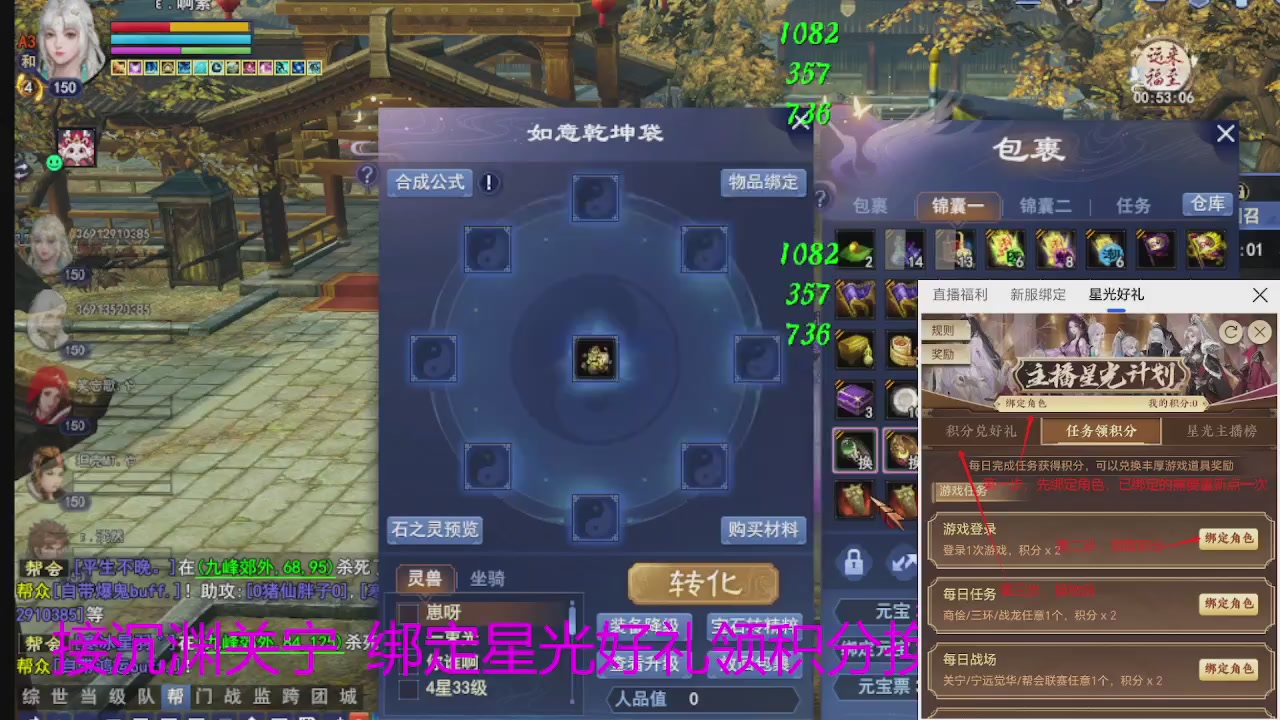Expand the 规则 side tab
Image resolution: width=1280 pixels, height=720 pixels.
click(941, 330)
